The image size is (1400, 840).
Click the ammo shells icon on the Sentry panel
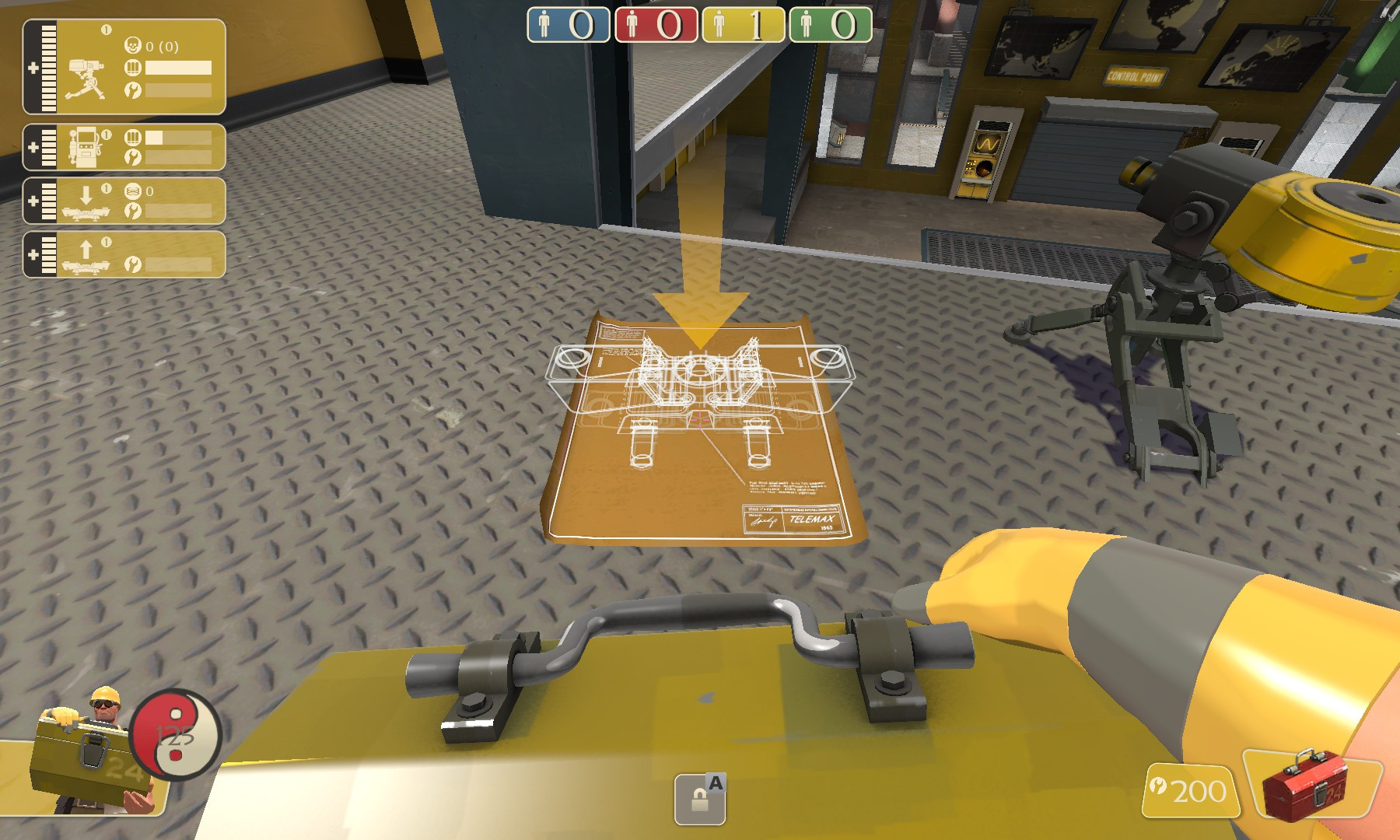pos(134,69)
